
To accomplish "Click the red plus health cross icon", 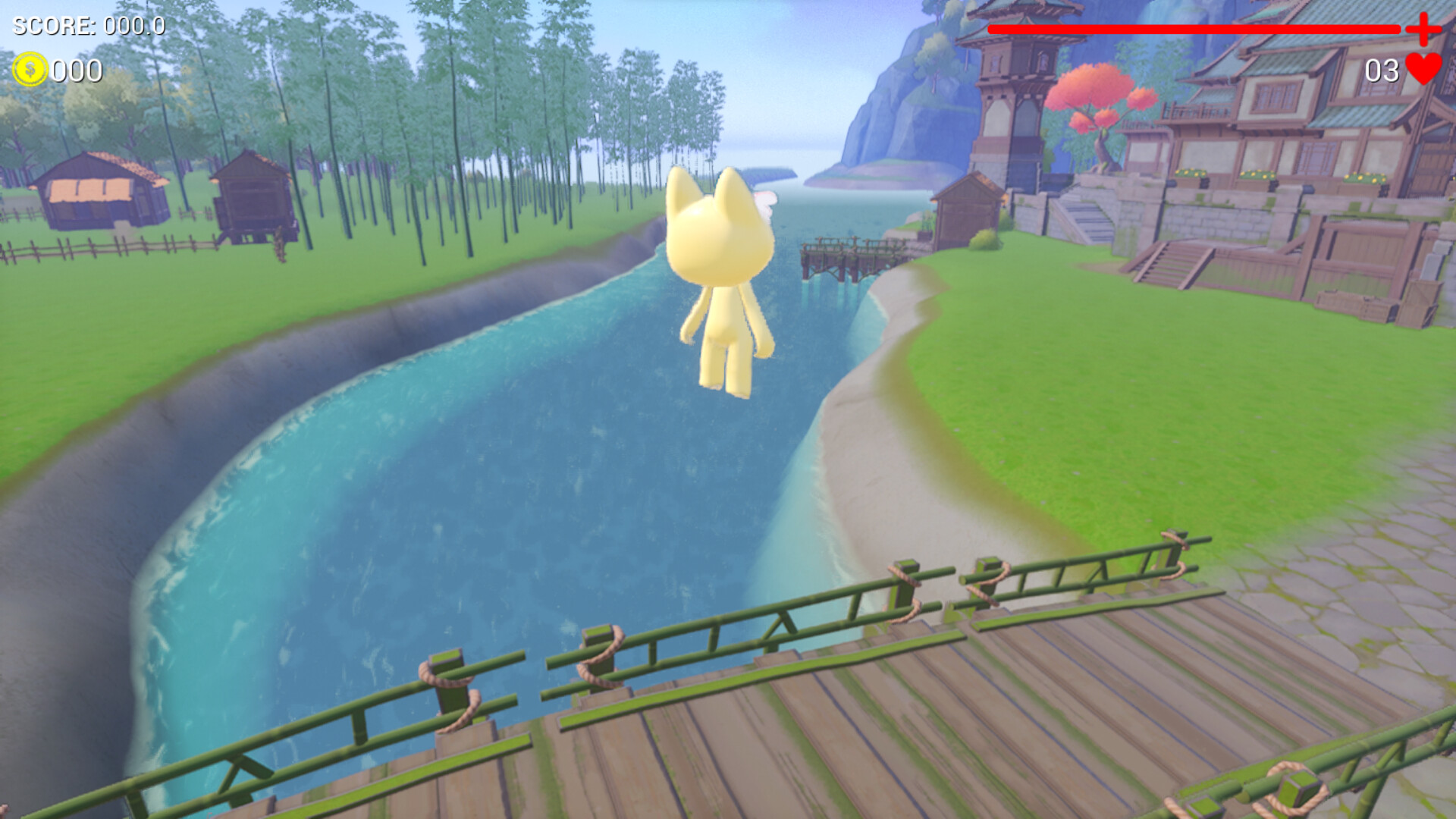I will (x=1426, y=30).
